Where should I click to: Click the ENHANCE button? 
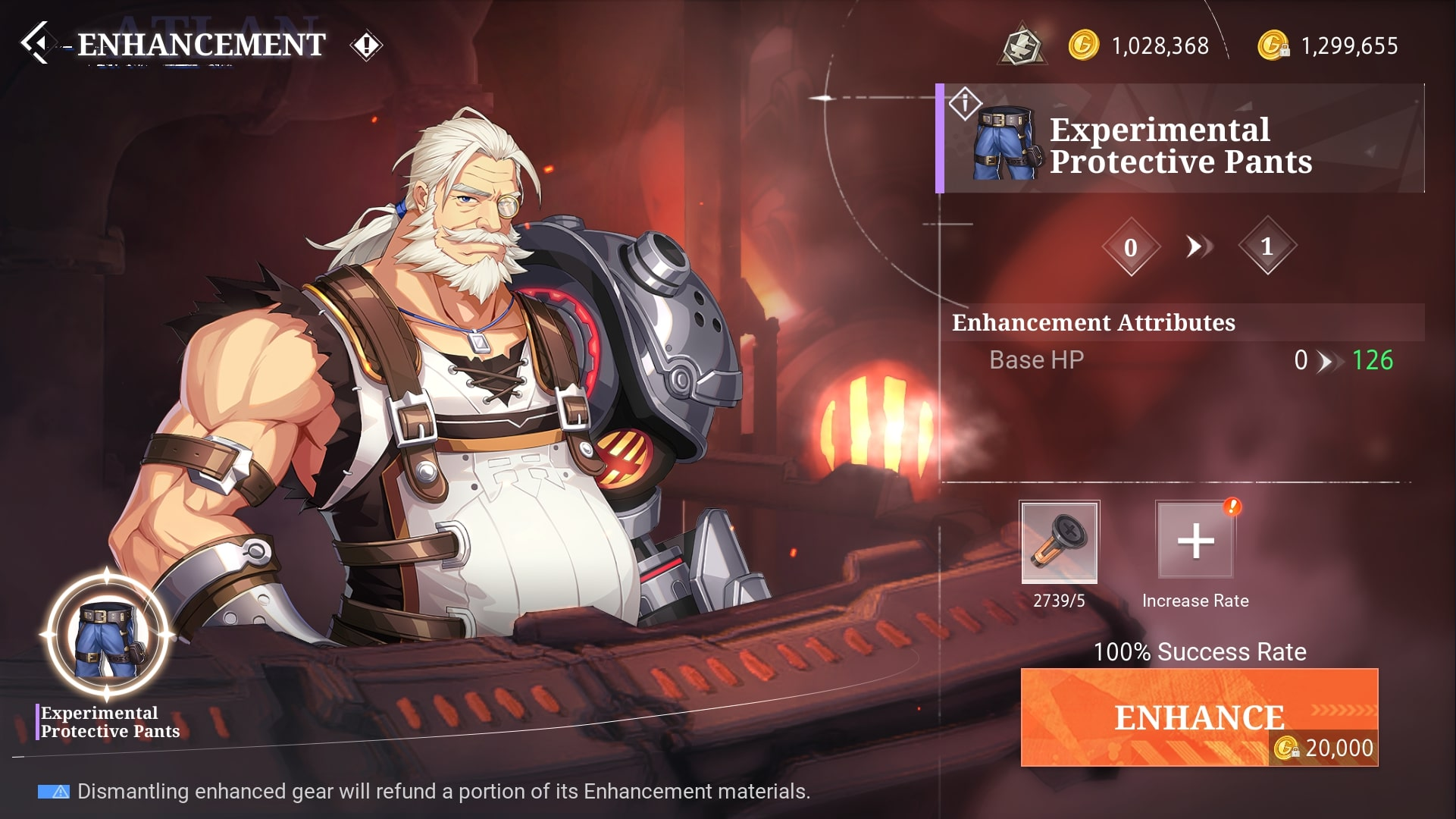[x=1199, y=717]
